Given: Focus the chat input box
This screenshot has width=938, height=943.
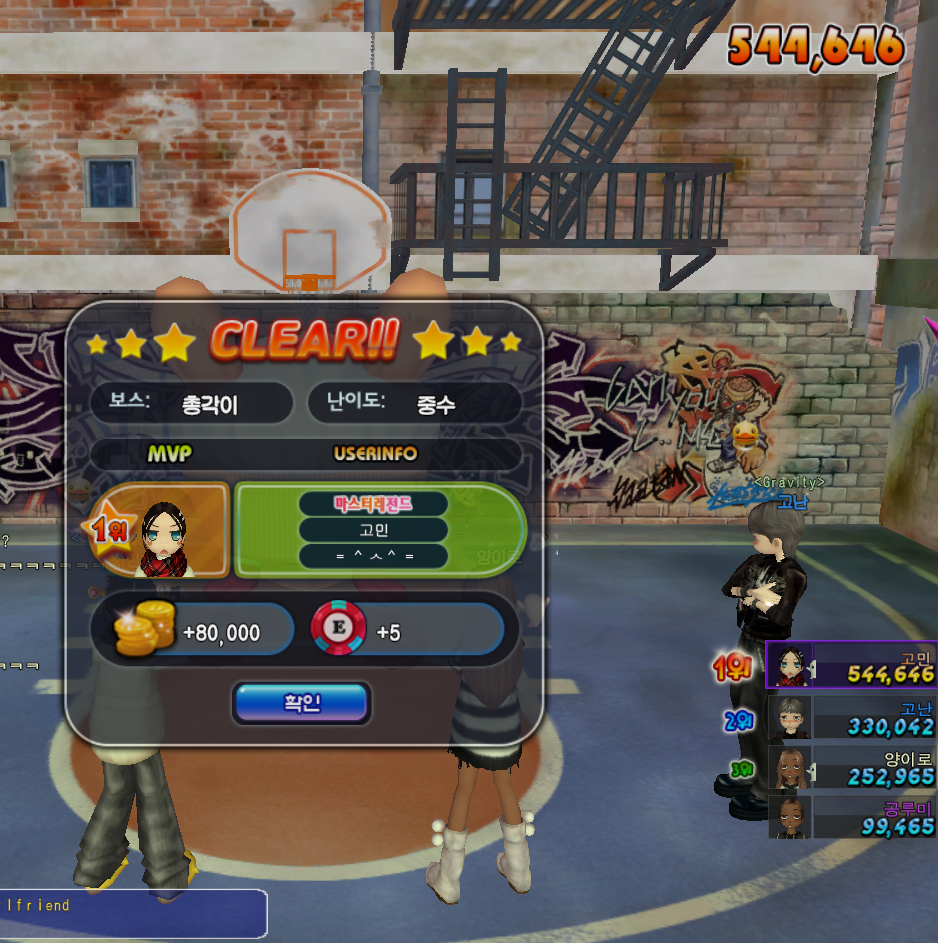Looking at the screenshot, I should [133, 913].
